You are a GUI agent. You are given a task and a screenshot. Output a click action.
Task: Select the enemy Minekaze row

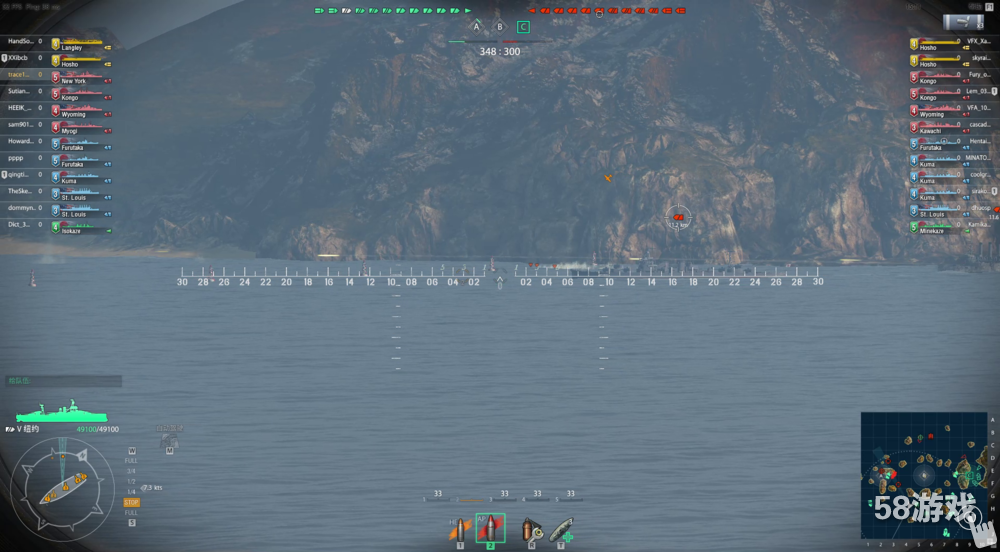940,227
